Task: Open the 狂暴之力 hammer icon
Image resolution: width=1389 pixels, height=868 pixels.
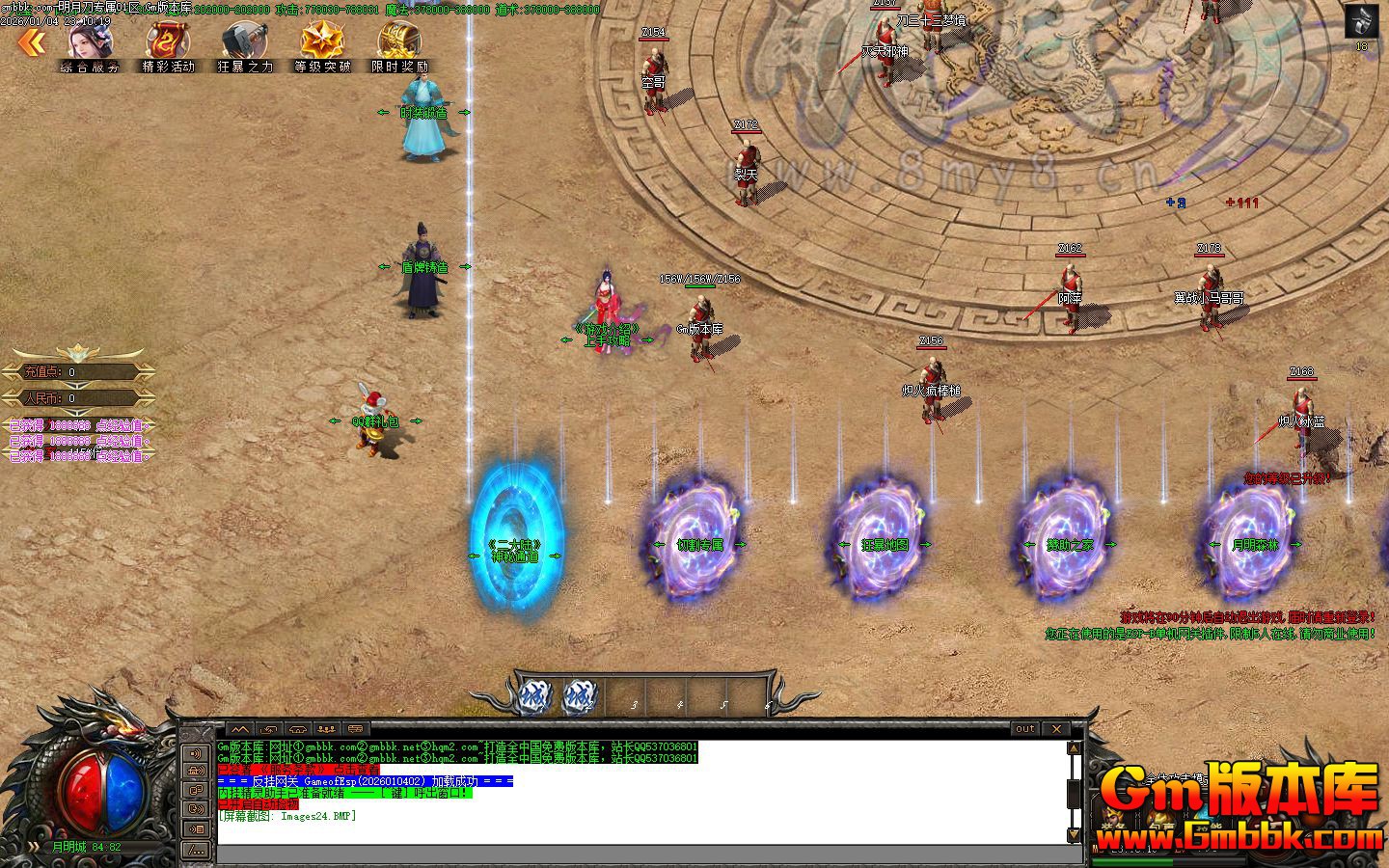Action: click(x=245, y=44)
